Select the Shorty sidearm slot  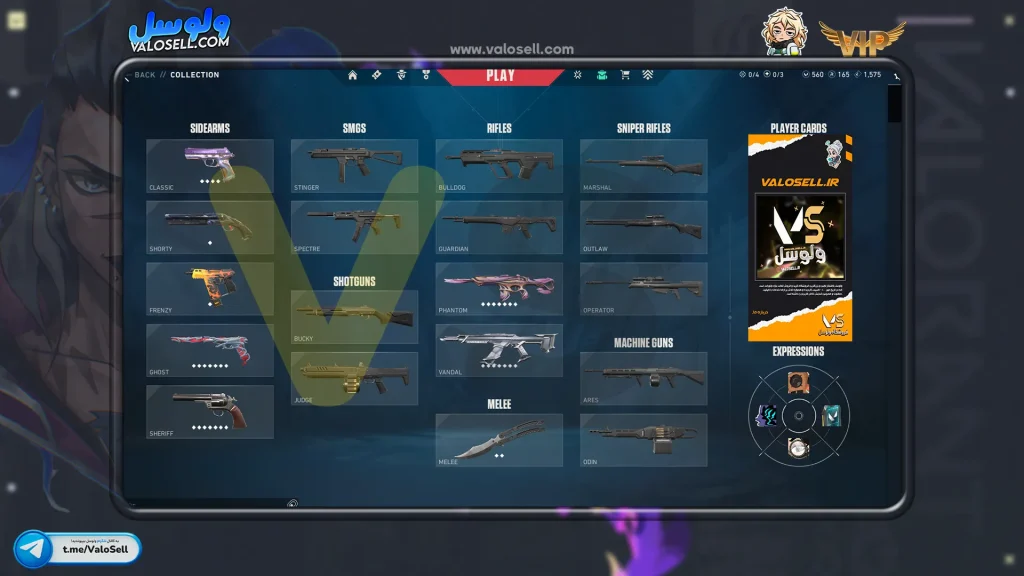coord(210,227)
